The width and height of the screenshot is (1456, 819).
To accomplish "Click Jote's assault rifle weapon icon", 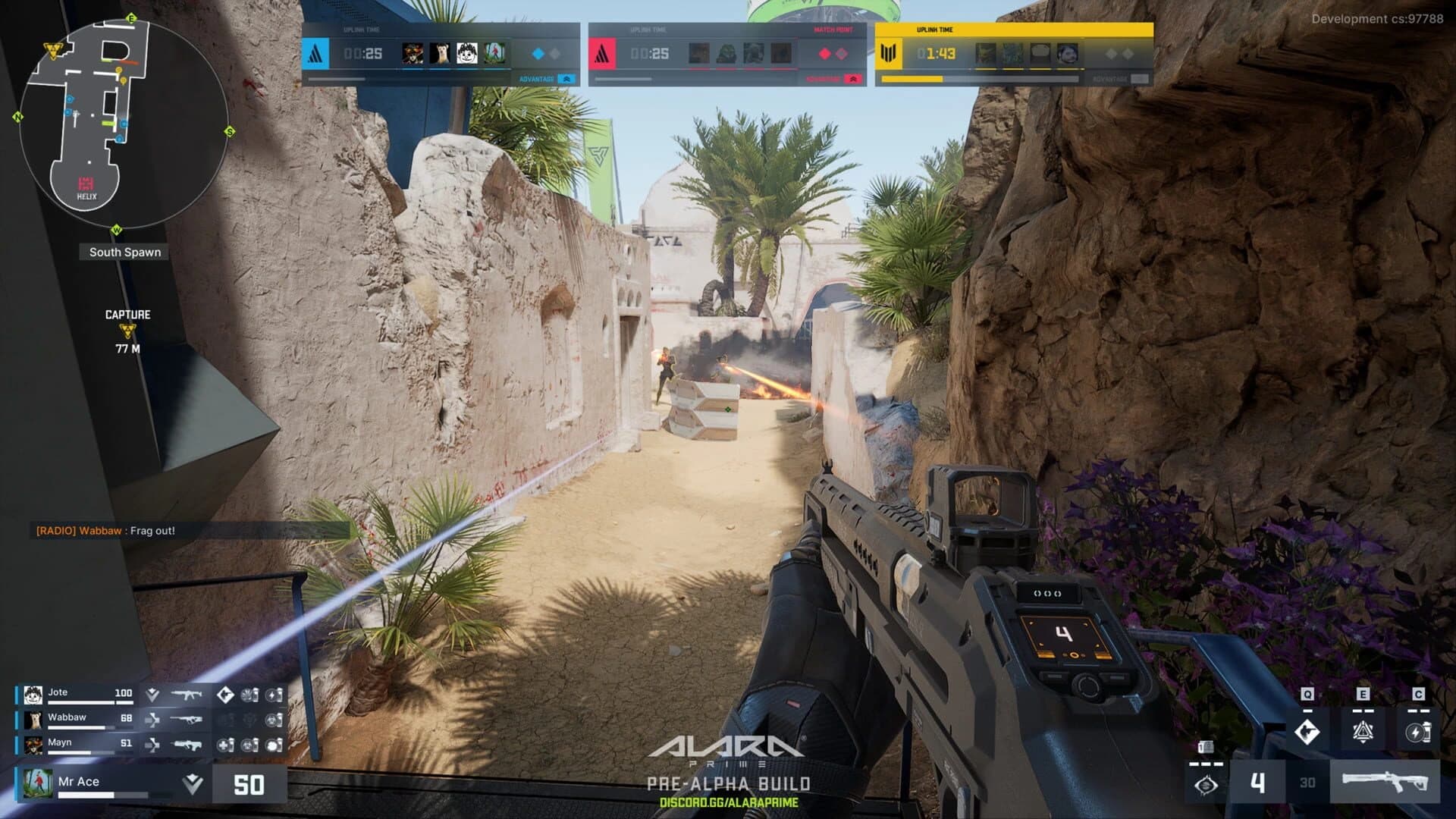I will (186, 694).
